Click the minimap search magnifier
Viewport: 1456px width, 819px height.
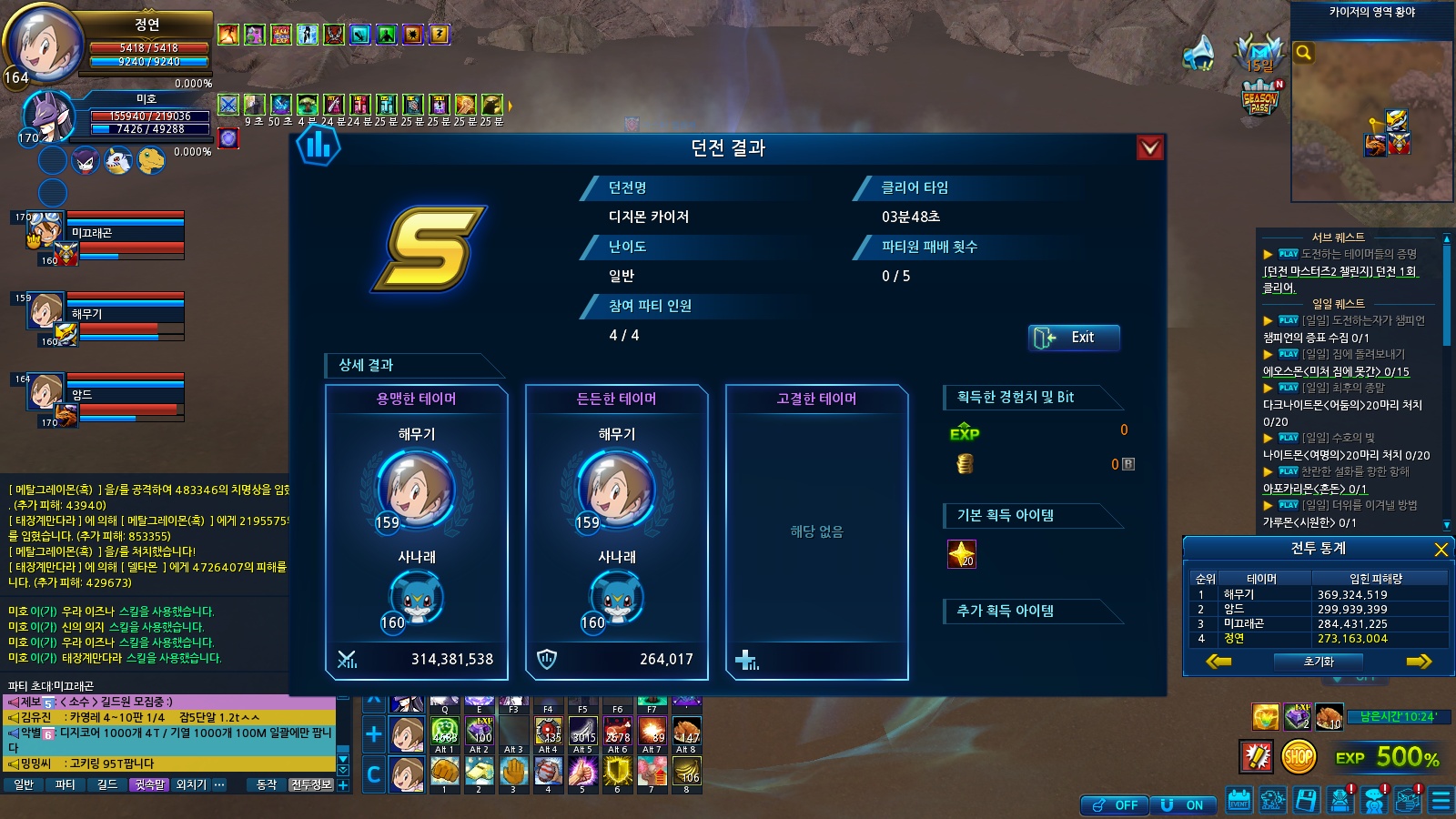coord(1304,53)
